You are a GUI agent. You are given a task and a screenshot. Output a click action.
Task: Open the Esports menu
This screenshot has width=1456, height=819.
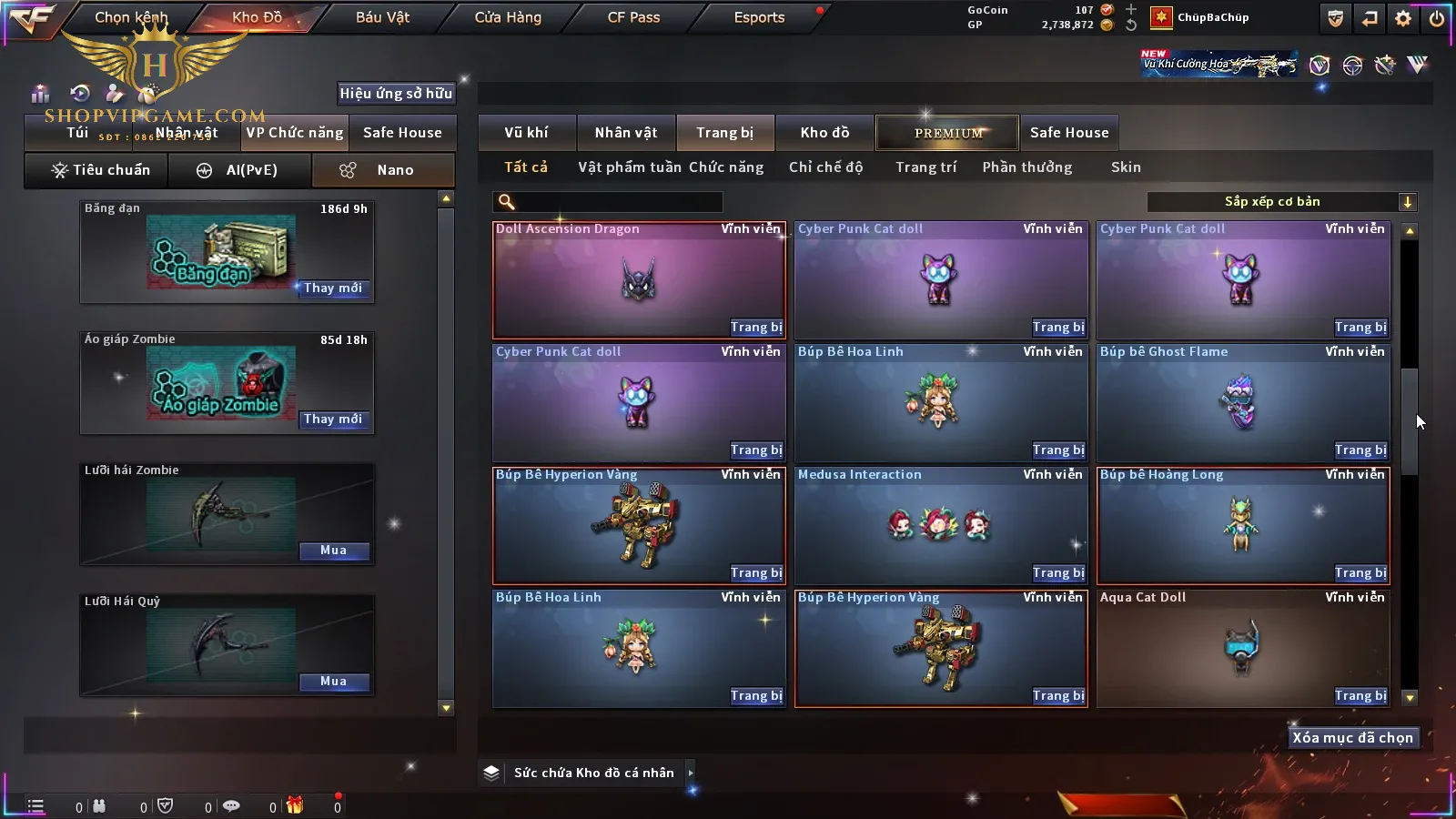759,17
